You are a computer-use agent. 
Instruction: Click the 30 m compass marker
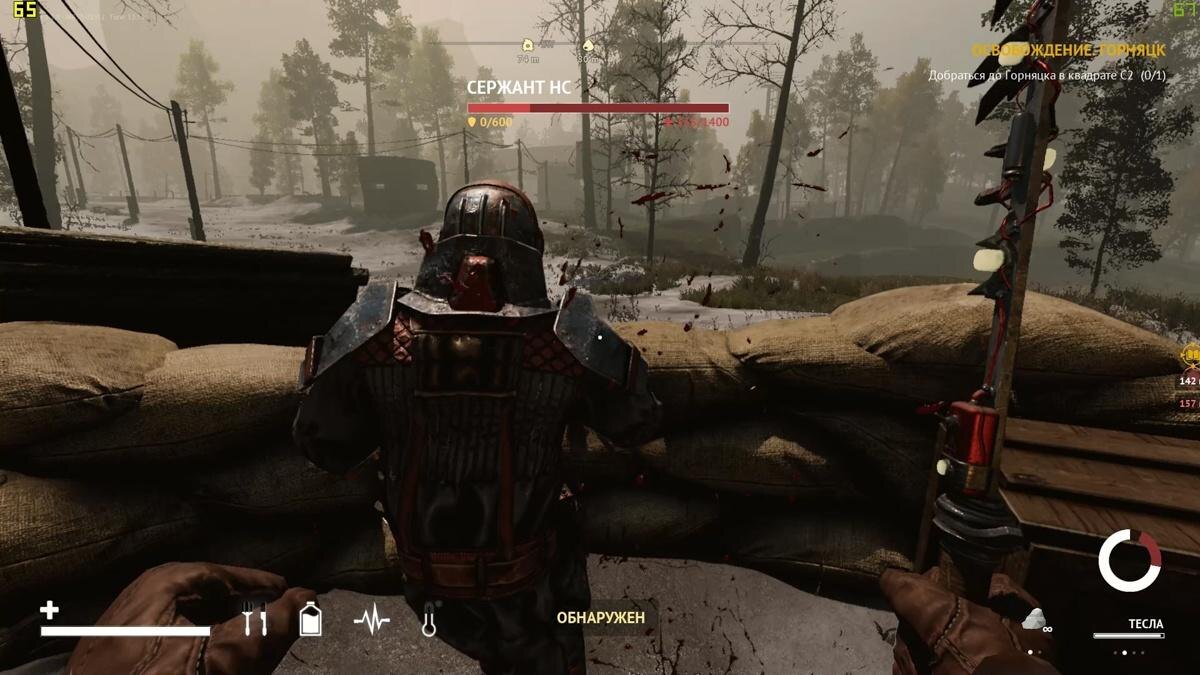click(588, 45)
